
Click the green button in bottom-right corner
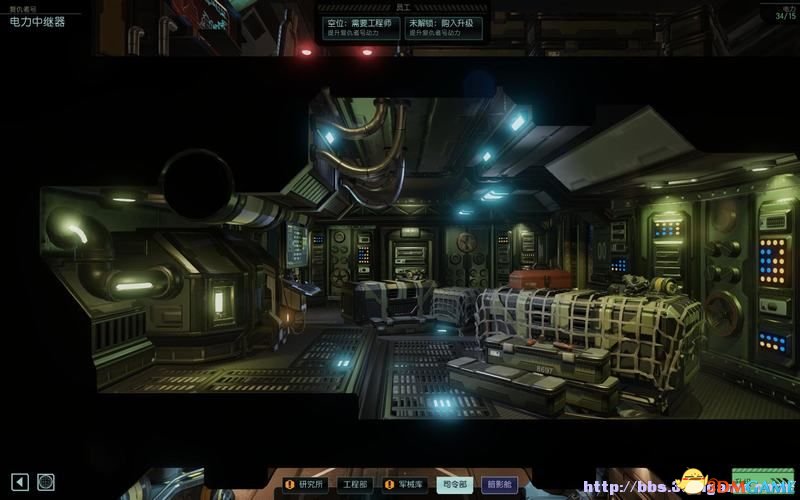(762, 478)
